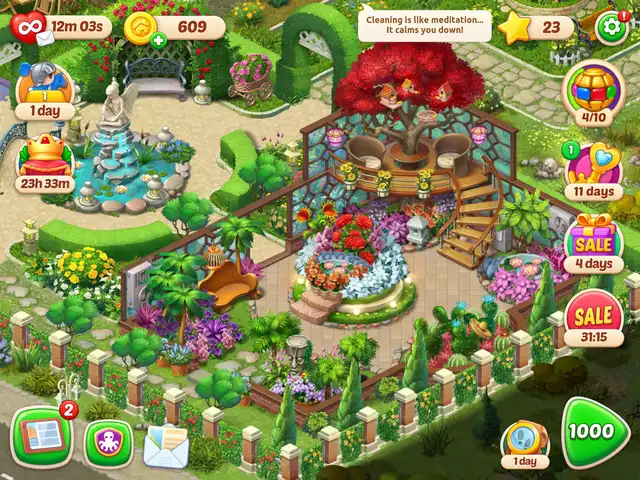Screen dimensions: 640x480
Task: Start level 1000 with the green play button
Action: pyautogui.click(x=595, y=431)
